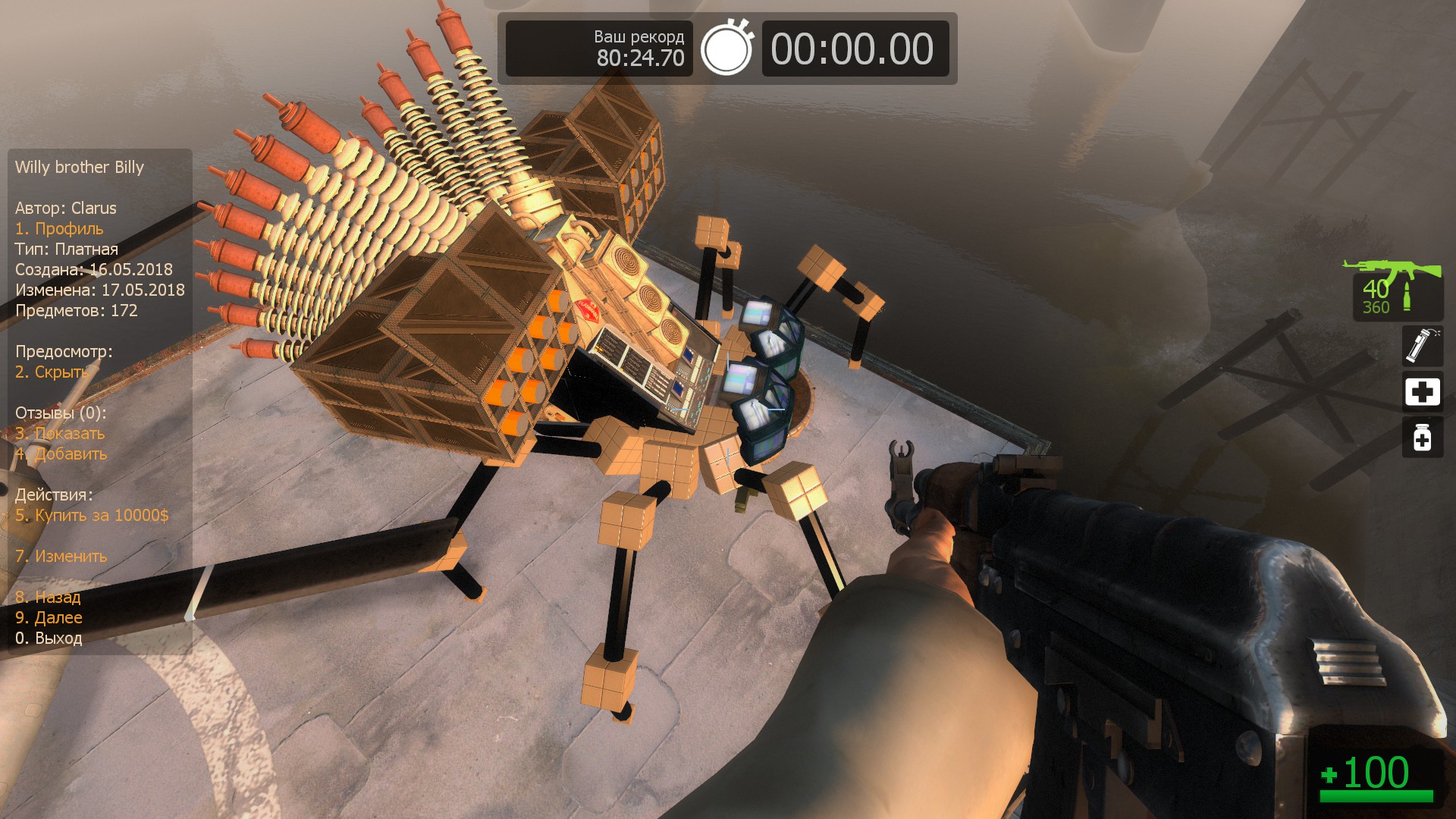Select the pipe bomb throwable slot

(1422, 346)
